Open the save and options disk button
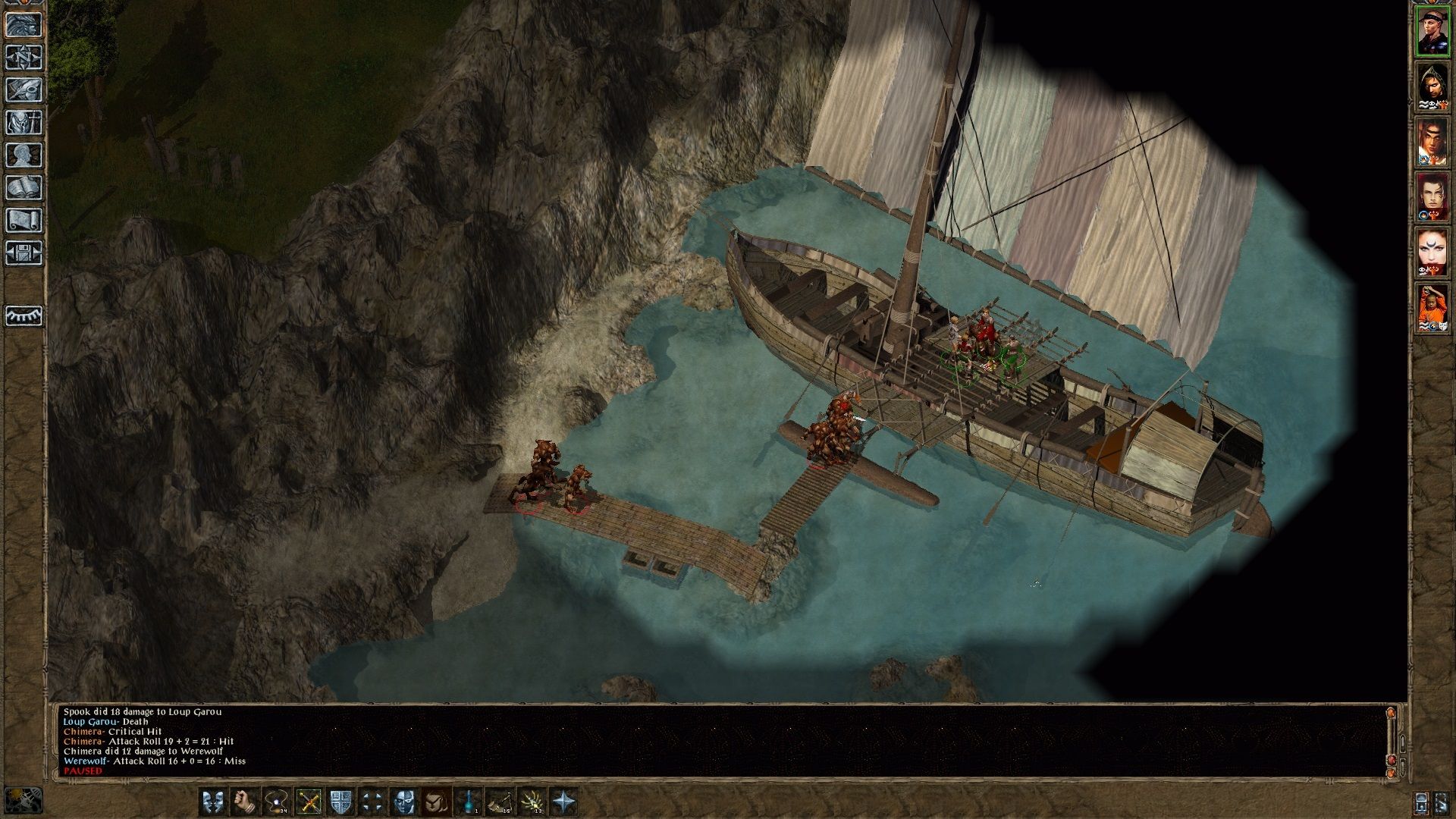The width and height of the screenshot is (1456, 819). pos(24,253)
